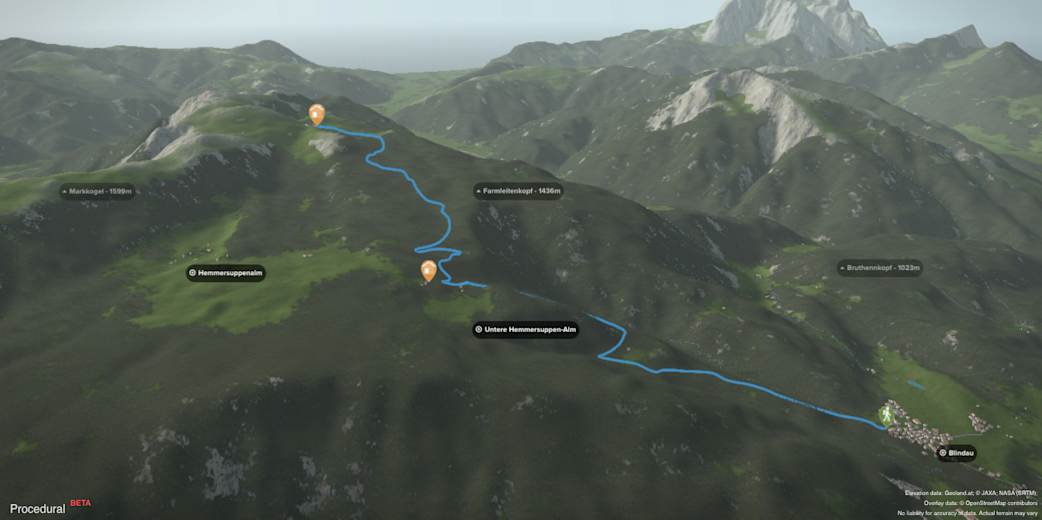The width and height of the screenshot is (1042, 520).
Task: Open the orange waypoint pin at the trail's upper end
Action: pos(317,114)
